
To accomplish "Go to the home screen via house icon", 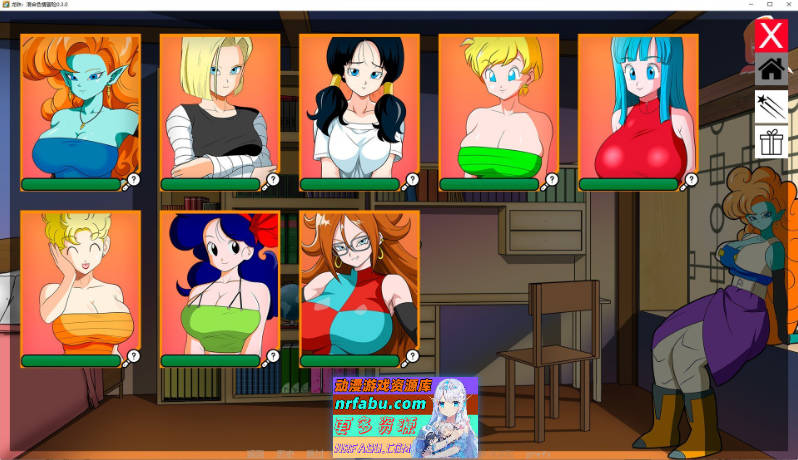I will [x=771, y=70].
